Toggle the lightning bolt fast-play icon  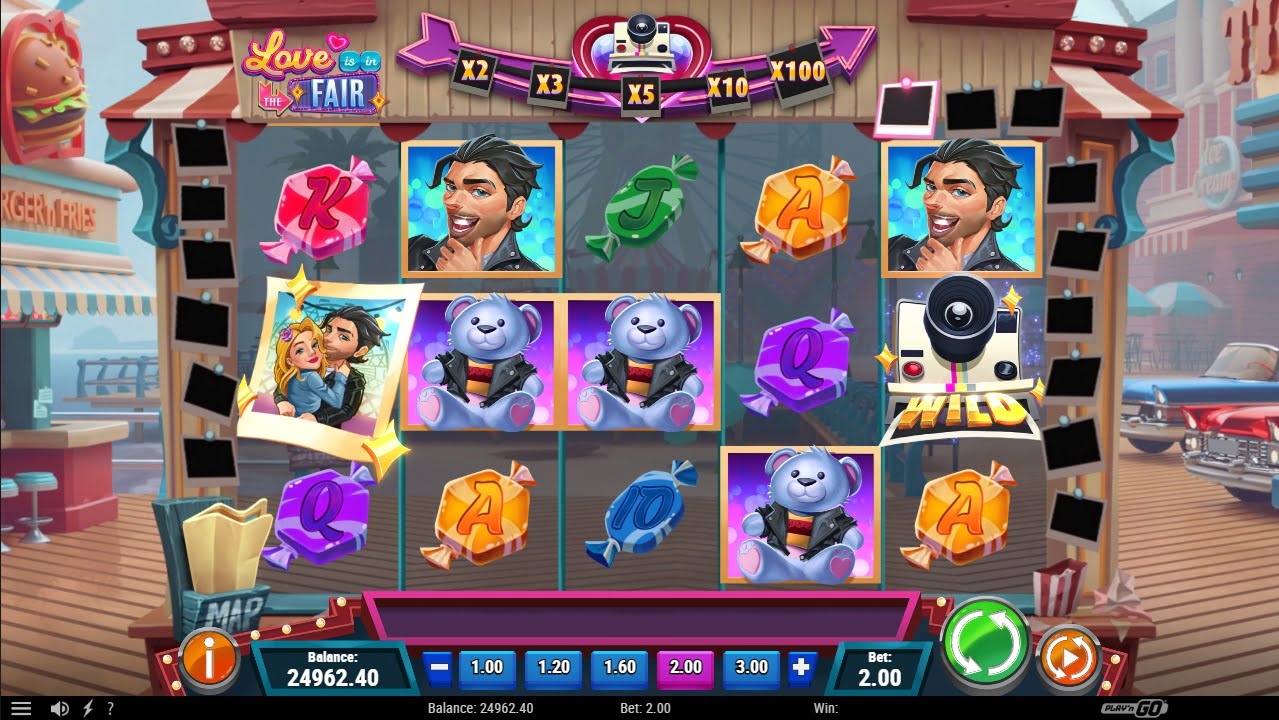point(87,708)
